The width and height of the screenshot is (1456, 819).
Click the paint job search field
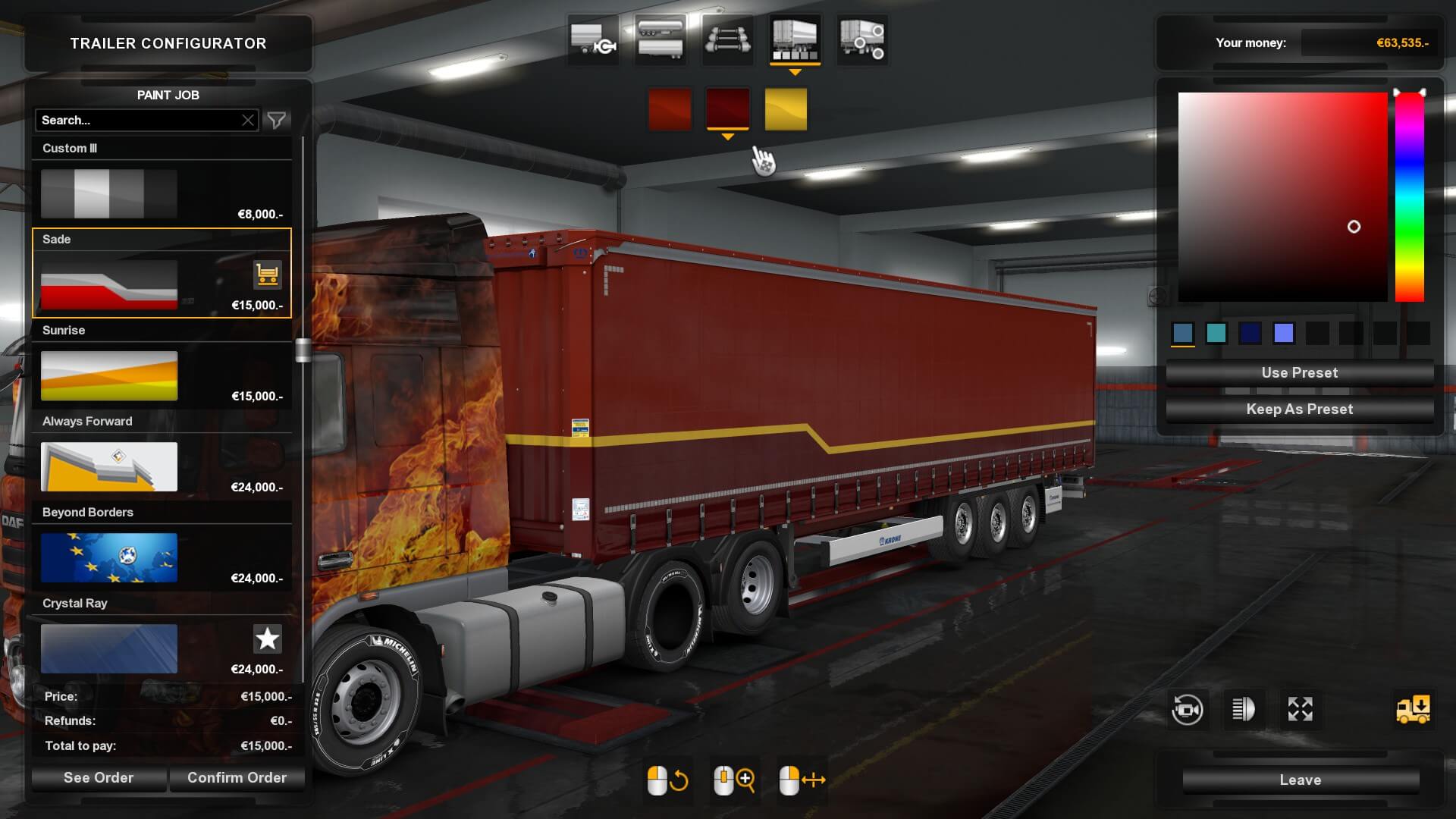(136, 121)
